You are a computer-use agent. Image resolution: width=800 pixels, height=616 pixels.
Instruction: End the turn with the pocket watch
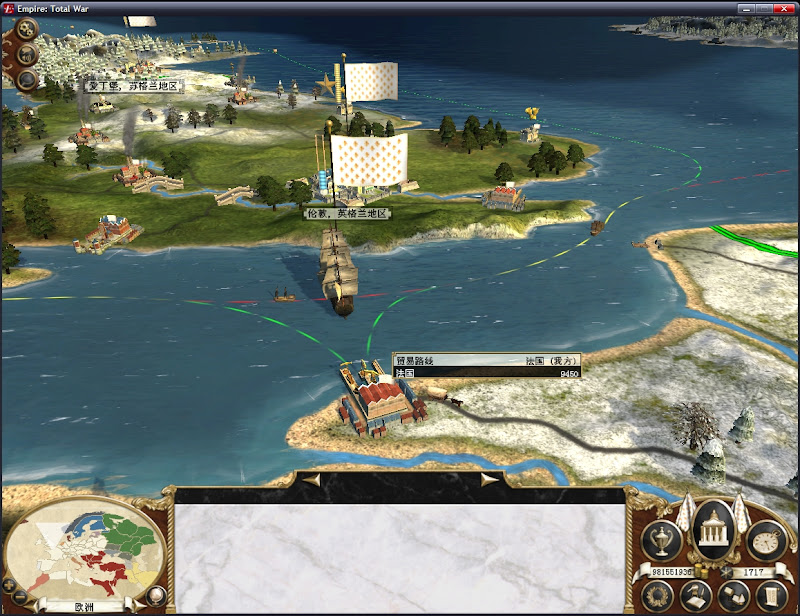767,540
